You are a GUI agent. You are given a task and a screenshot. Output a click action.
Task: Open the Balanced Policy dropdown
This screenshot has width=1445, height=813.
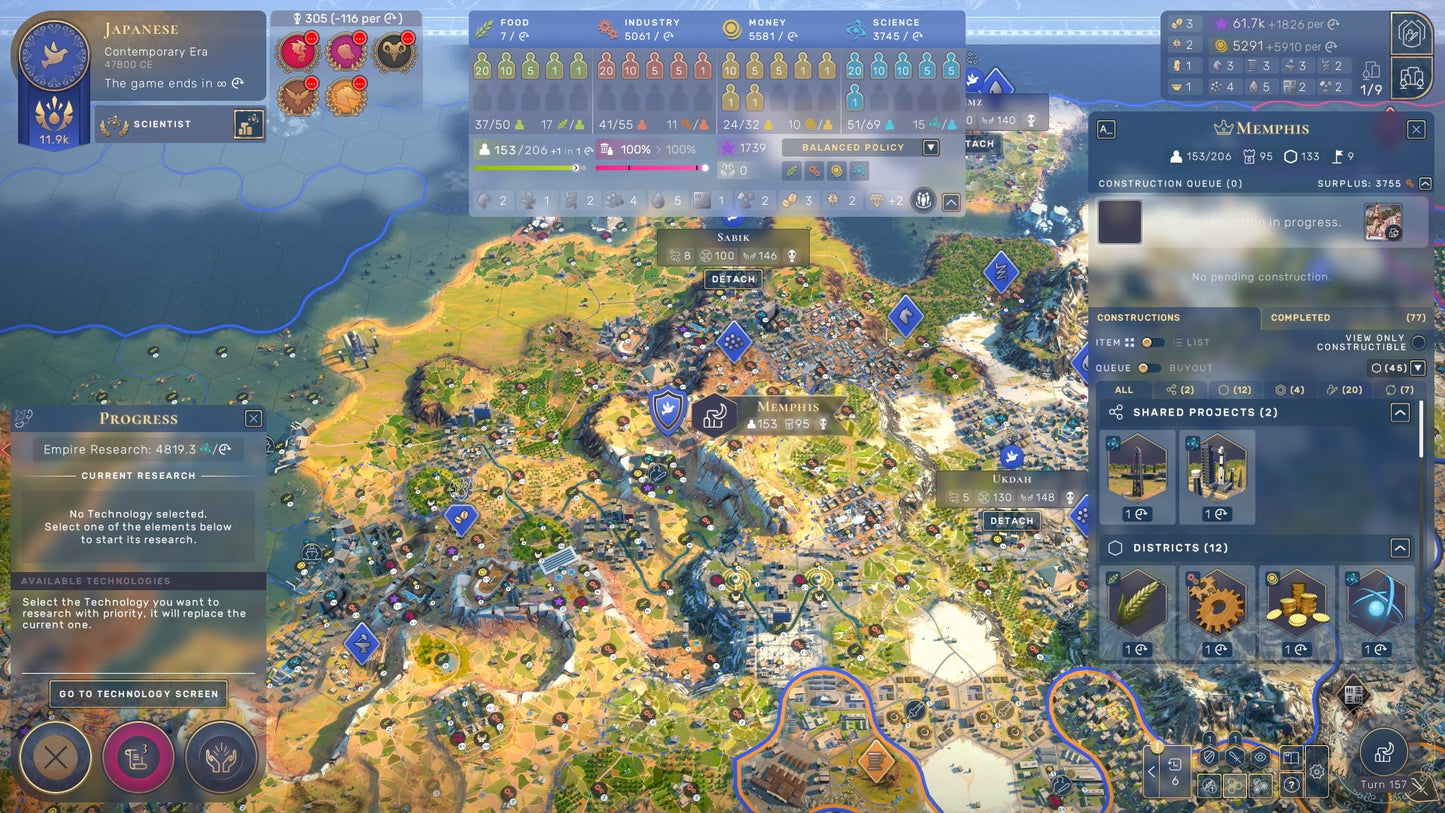[x=931, y=147]
